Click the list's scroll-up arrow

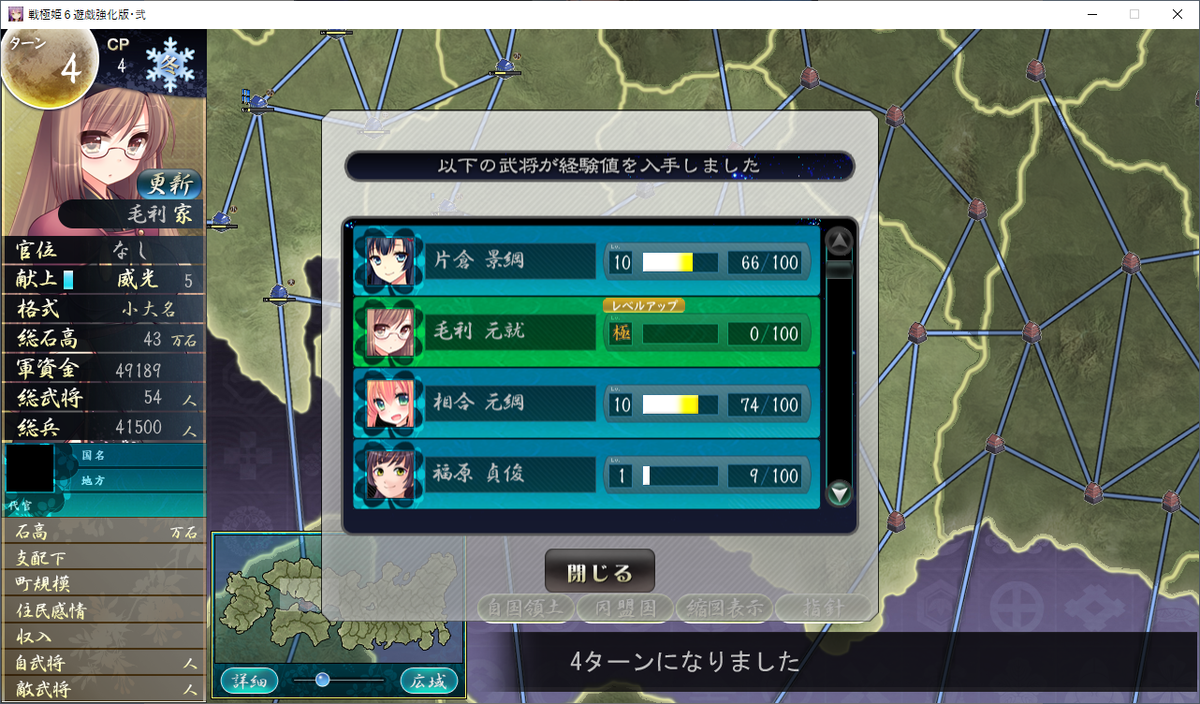coord(839,241)
